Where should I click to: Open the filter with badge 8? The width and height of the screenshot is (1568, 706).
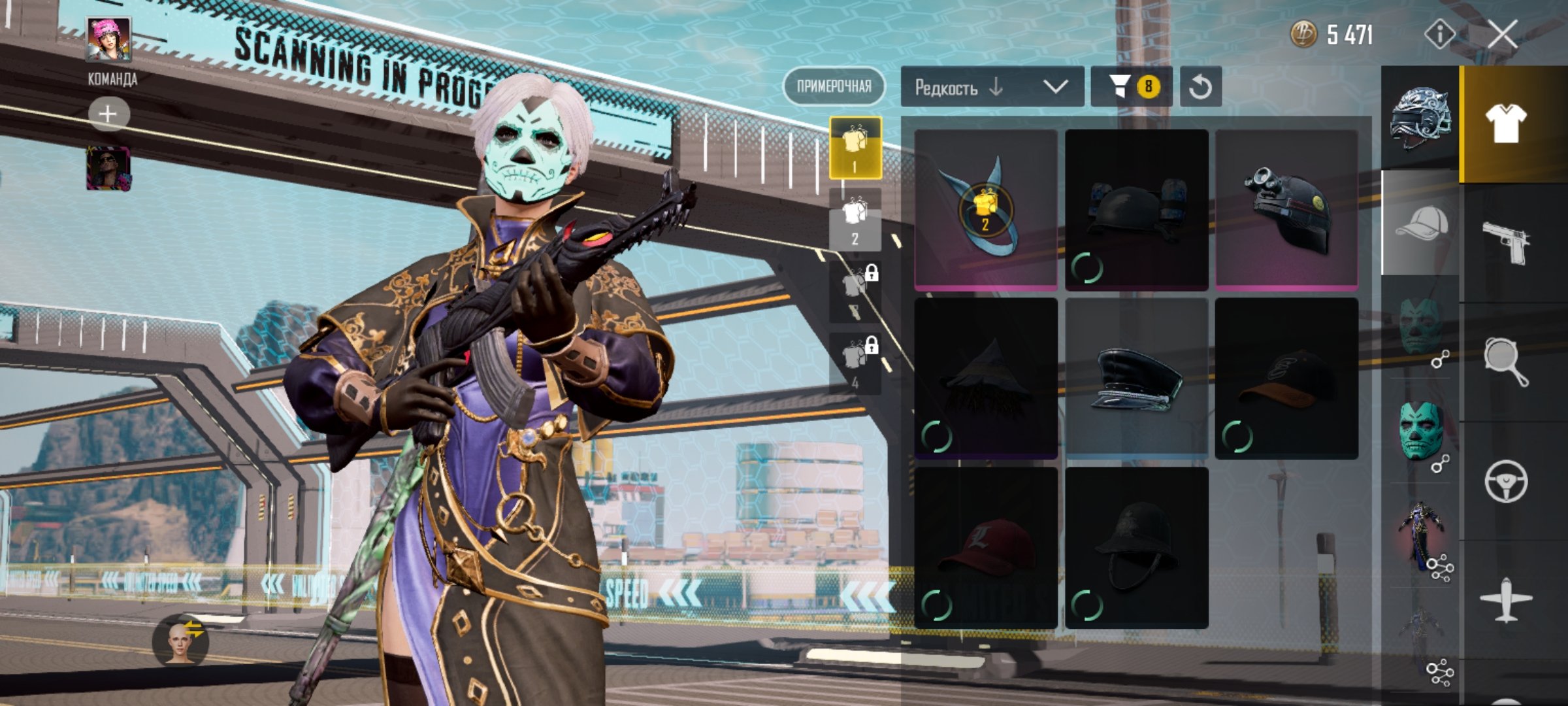[1132, 87]
